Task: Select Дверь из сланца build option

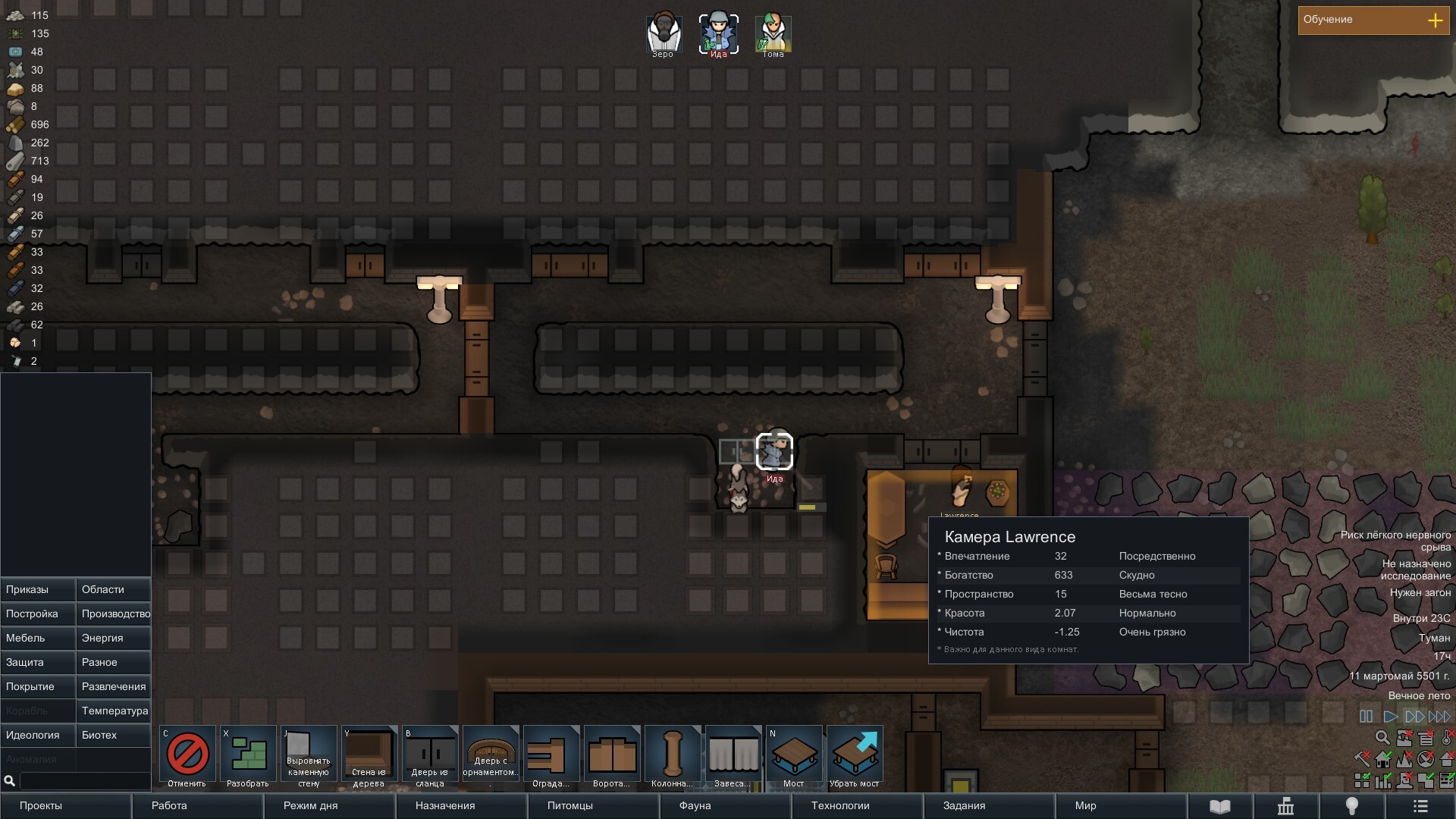Action: pos(430,756)
